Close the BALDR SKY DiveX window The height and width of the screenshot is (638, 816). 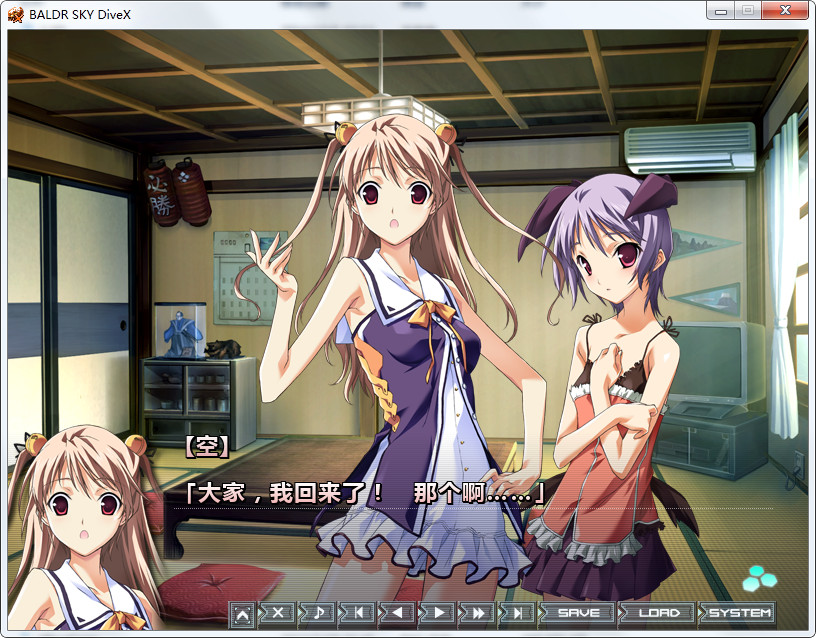point(785,11)
